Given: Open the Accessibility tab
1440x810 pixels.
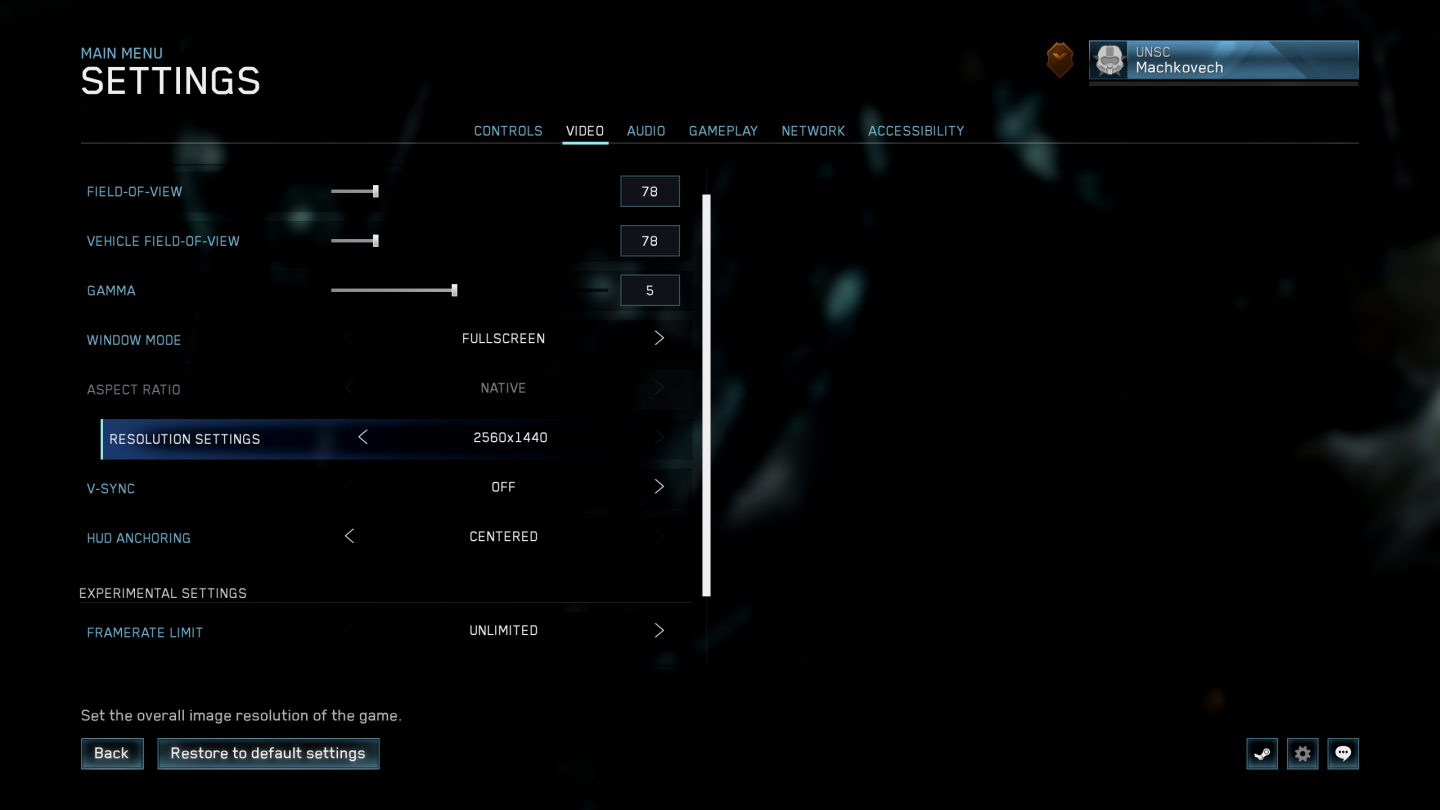Looking at the screenshot, I should (x=916, y=130).
